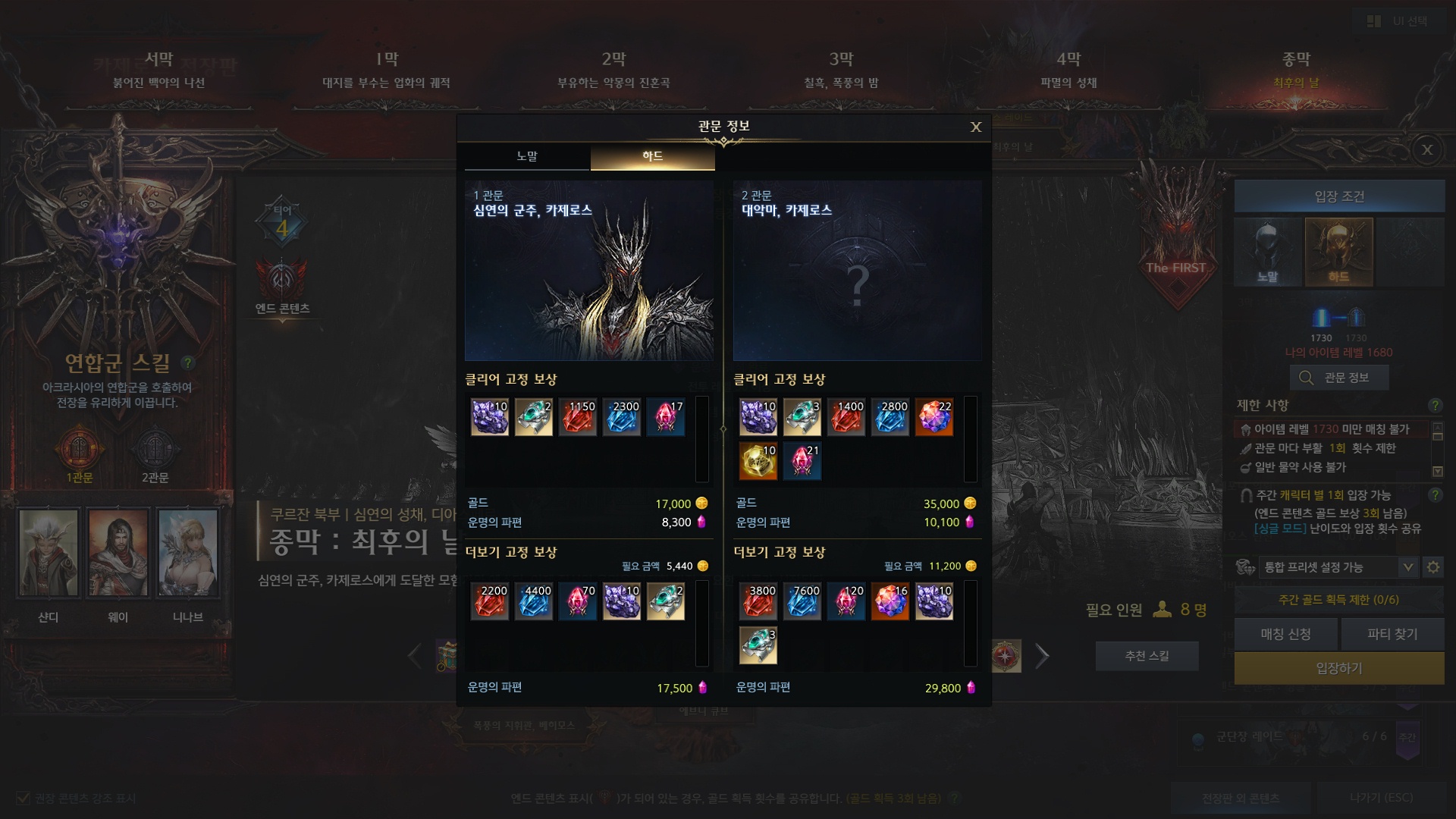Select the 샨디 alliance skill portrait
Viewport: 1456px width, 819px height.
49,552
